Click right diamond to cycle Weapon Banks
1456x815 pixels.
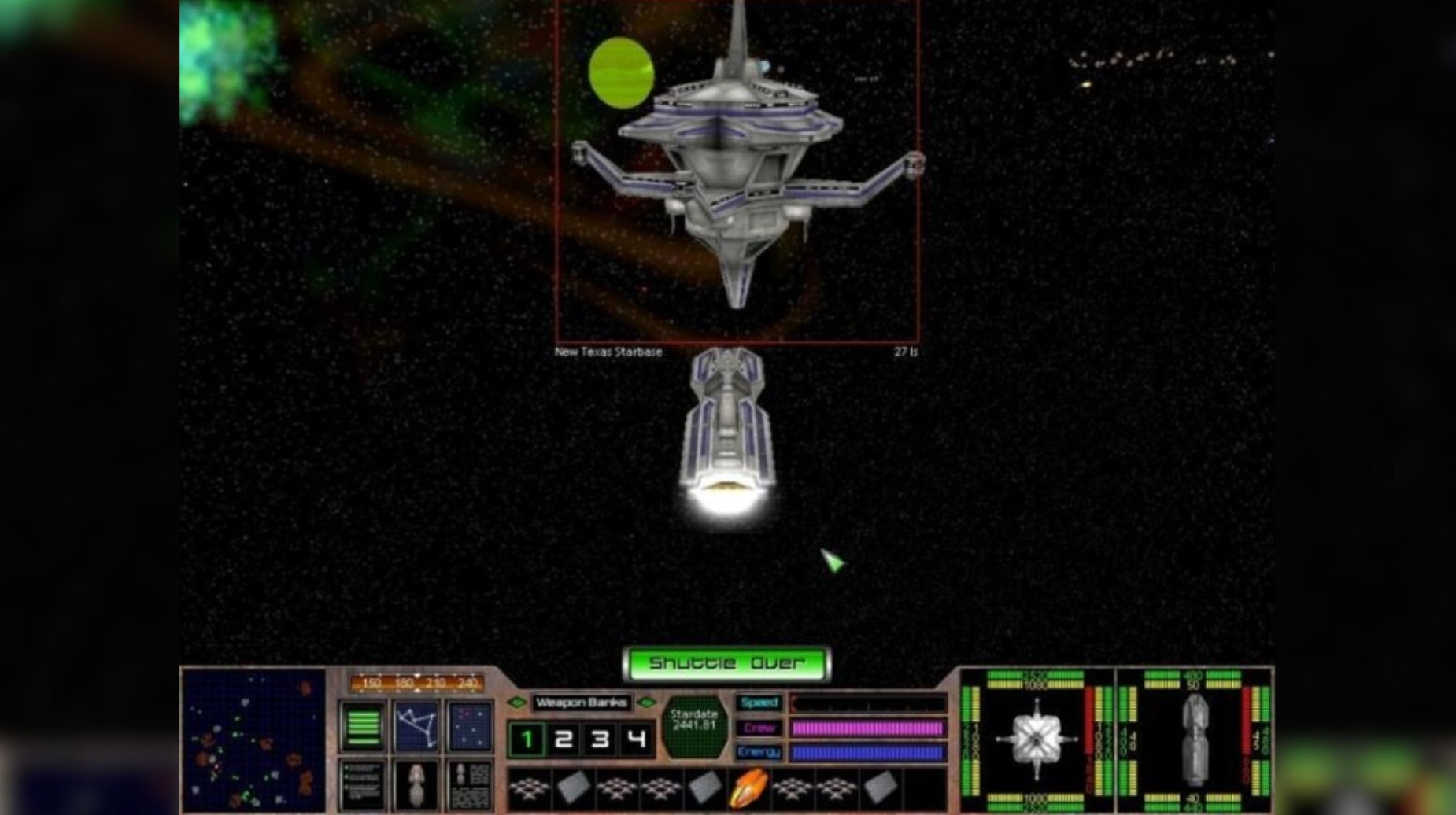pyautogui.click(x=646, y=702)
